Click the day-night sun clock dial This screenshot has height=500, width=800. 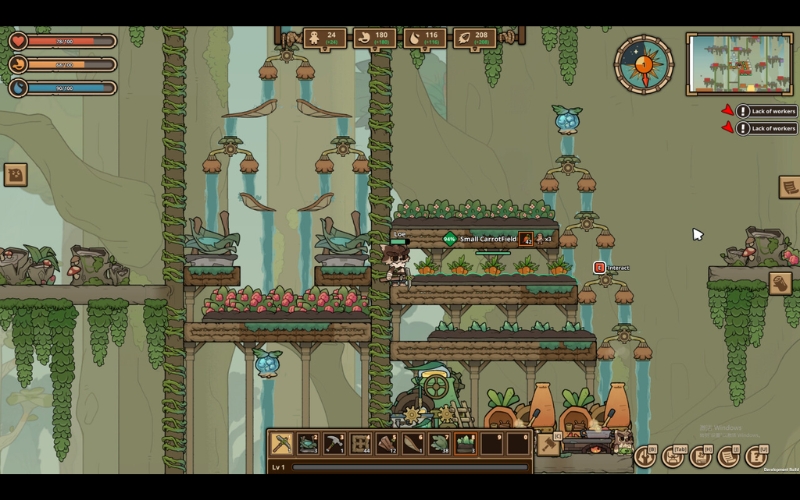point(643,65)
